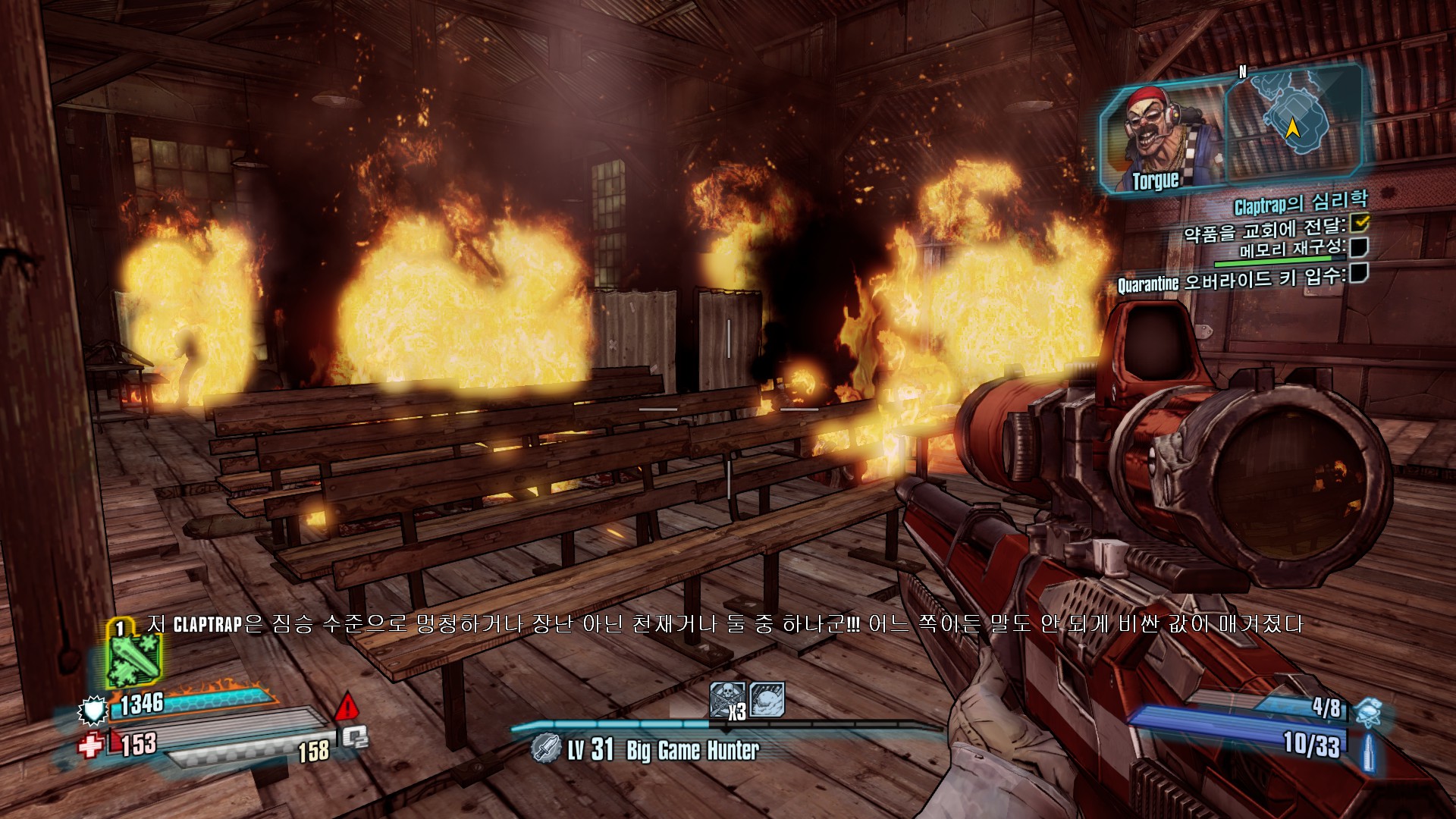The height and width of the screenshot is (819, 1456).
Task: Open the Claptrap의 심리학 quest title
Action: pos(1301,202)
